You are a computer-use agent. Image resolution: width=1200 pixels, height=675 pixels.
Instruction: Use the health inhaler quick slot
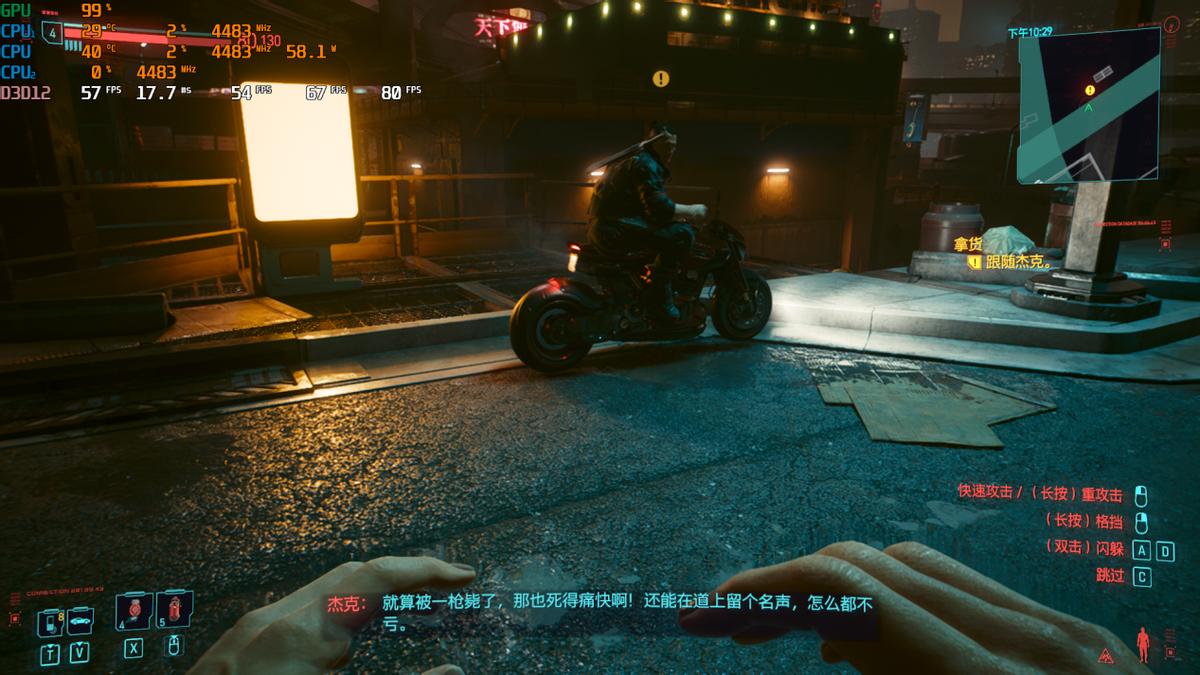[135, 609]
